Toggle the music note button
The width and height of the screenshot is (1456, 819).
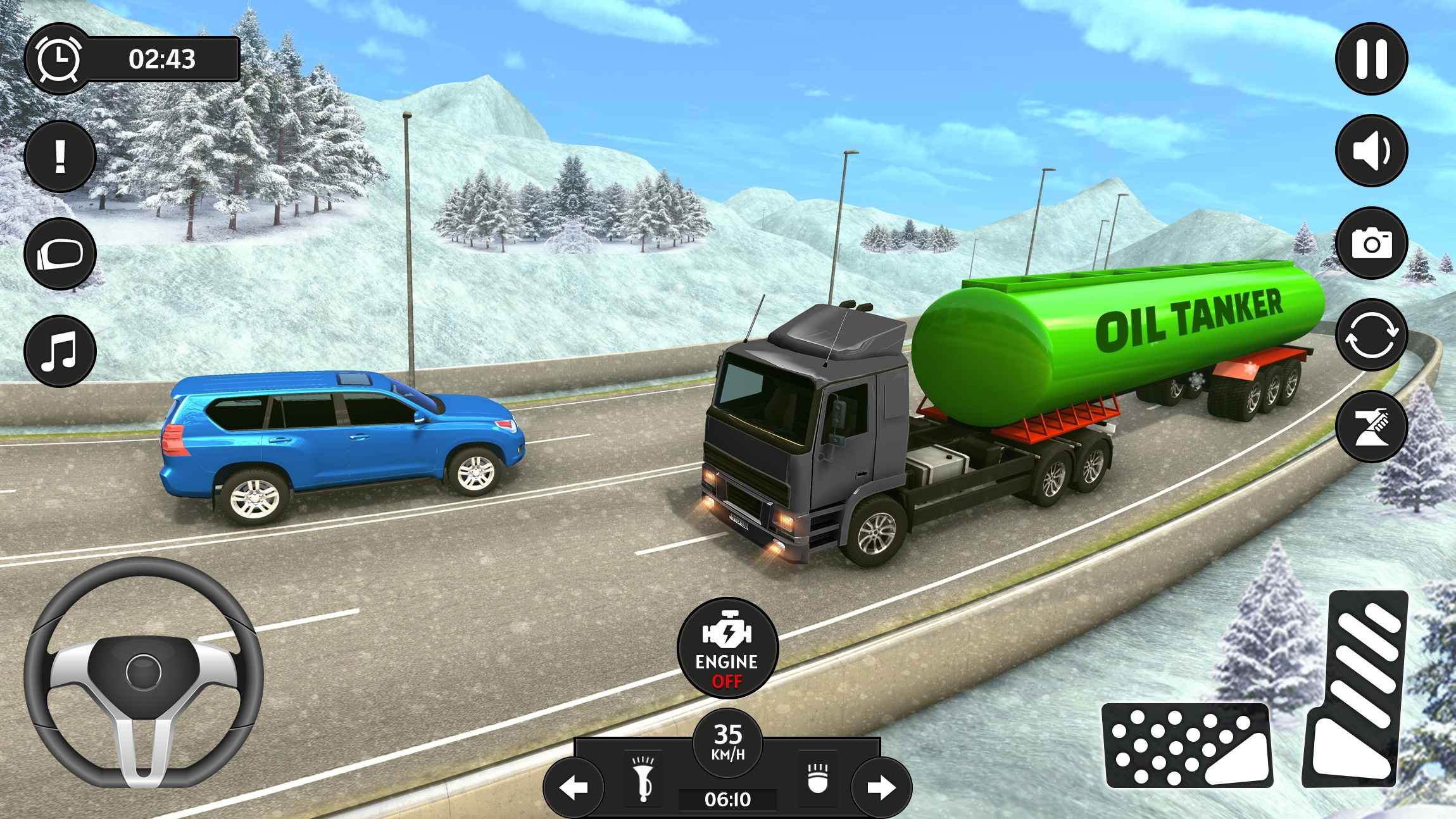coord(60,351)
